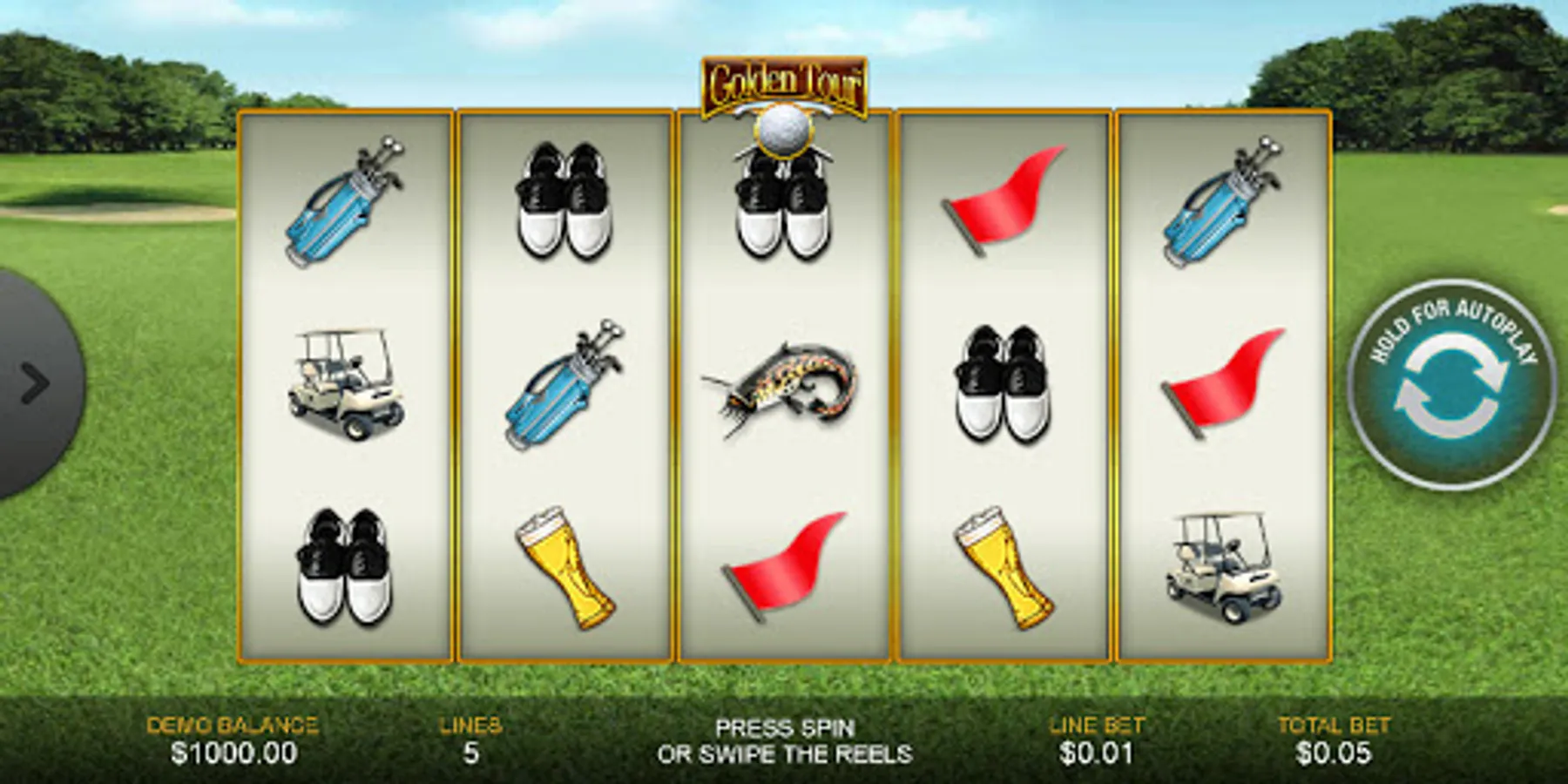Expand the side panel using the left arrow chevron
Viewport: 1568px width, 784px height.
[35, 383]
